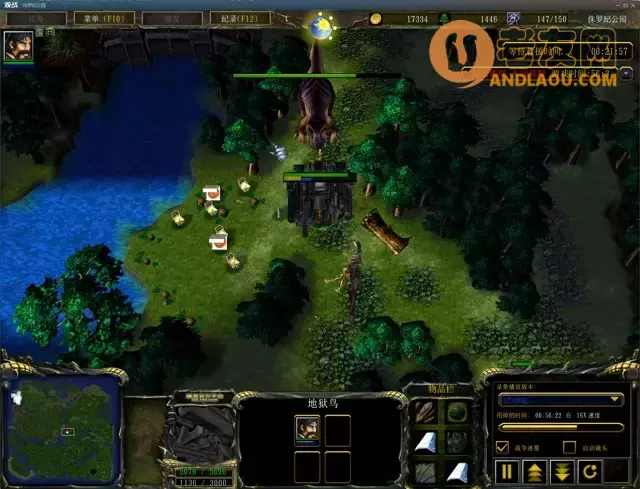This screenshot has width=640, height=489.
Task: Select the claw item in inventory
Action: pyautogui.click(x=427, y=412)
